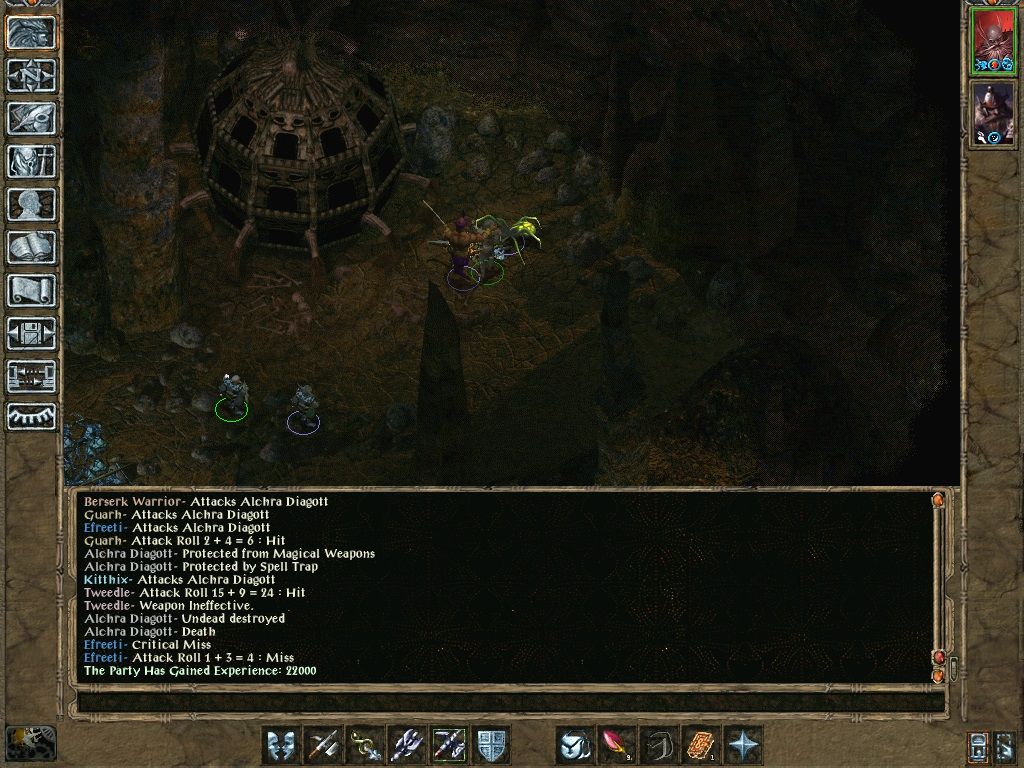Open the journal with the quill icon
The height and width of the screenshot is (768, 1024).
[32, 118]
